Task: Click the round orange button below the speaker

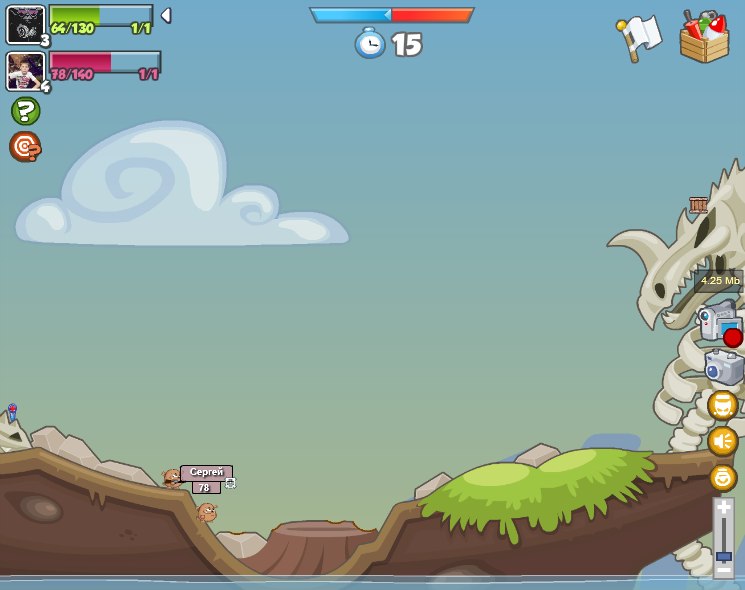Action: point(723,477)
